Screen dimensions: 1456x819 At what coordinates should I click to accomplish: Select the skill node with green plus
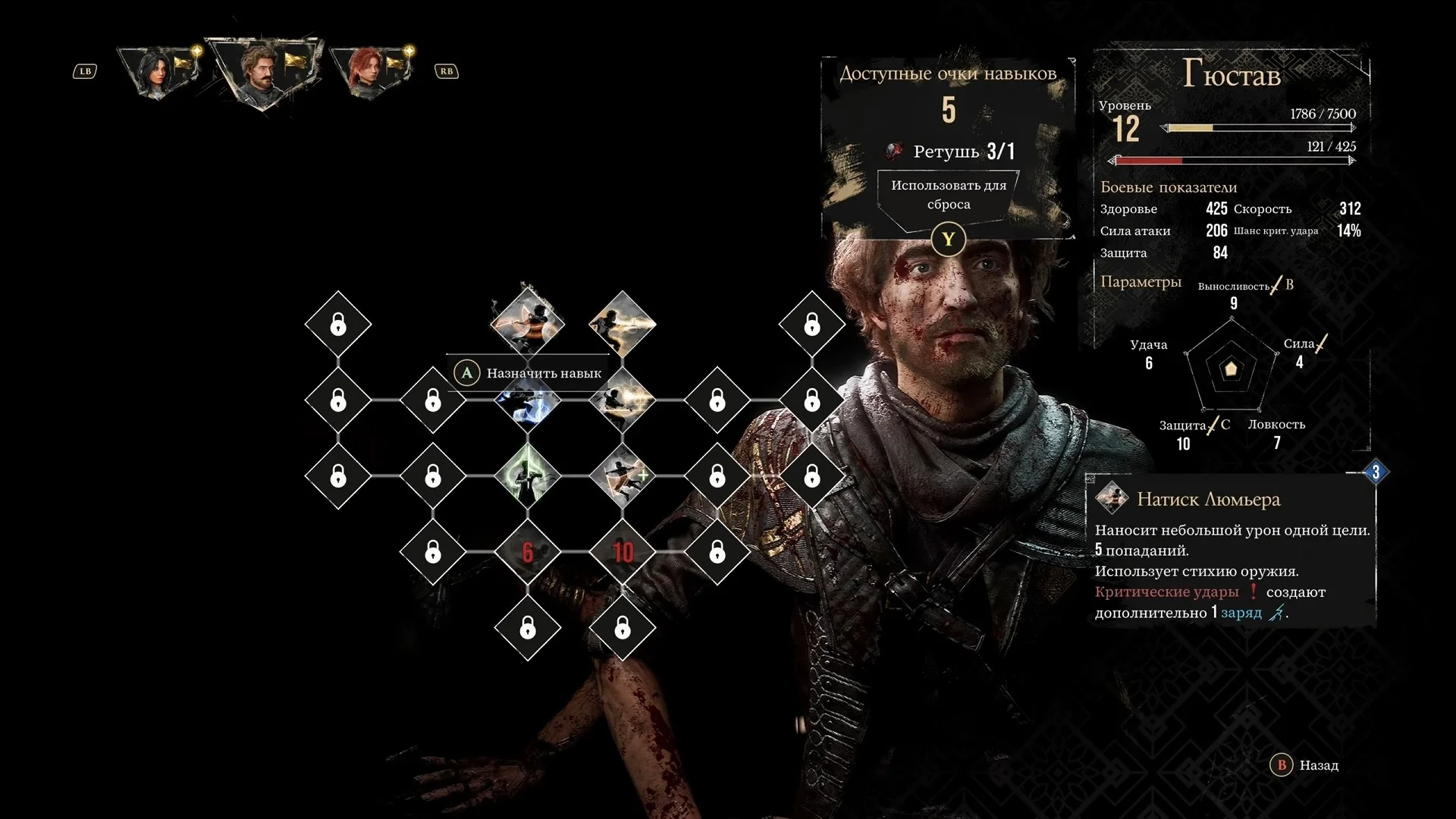click(x=623, y=475)
